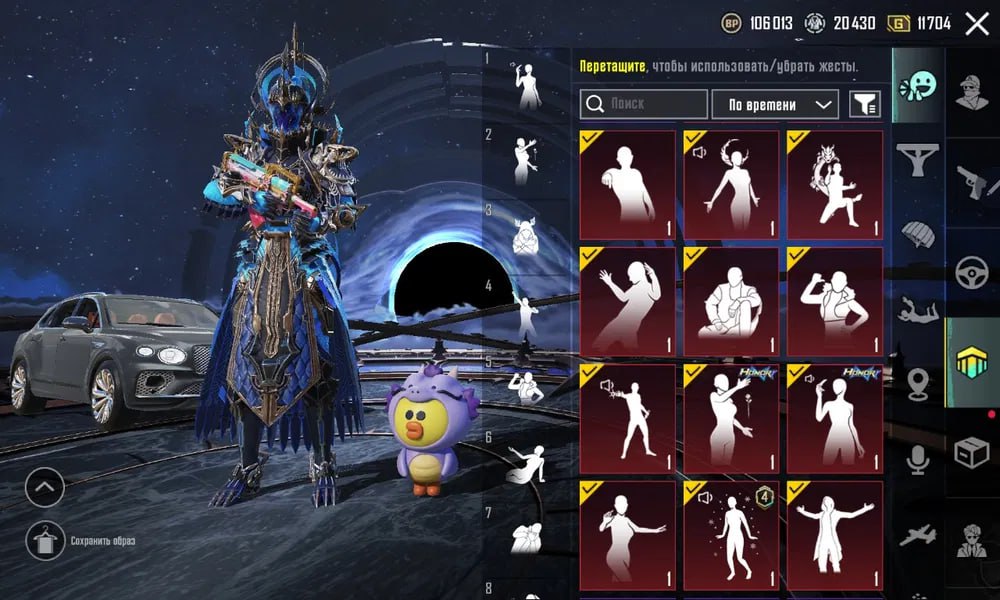Choose the long-coat arms-spread emote tile

tap(835, 531)
